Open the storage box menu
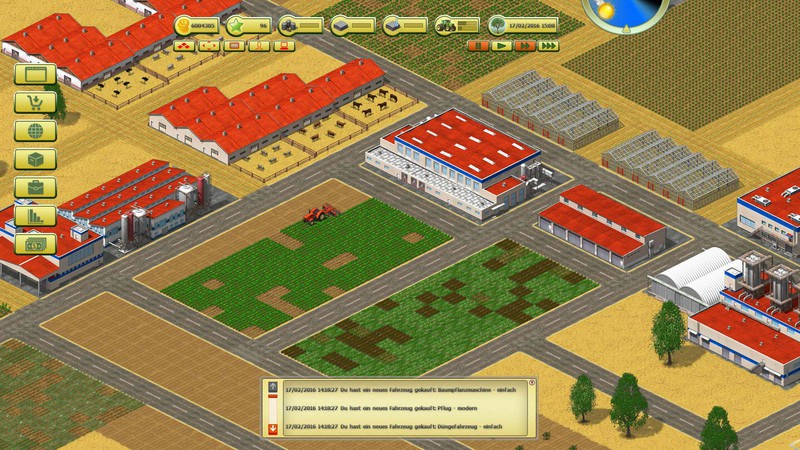The image size is (800, 450). [x=35, y=159]
